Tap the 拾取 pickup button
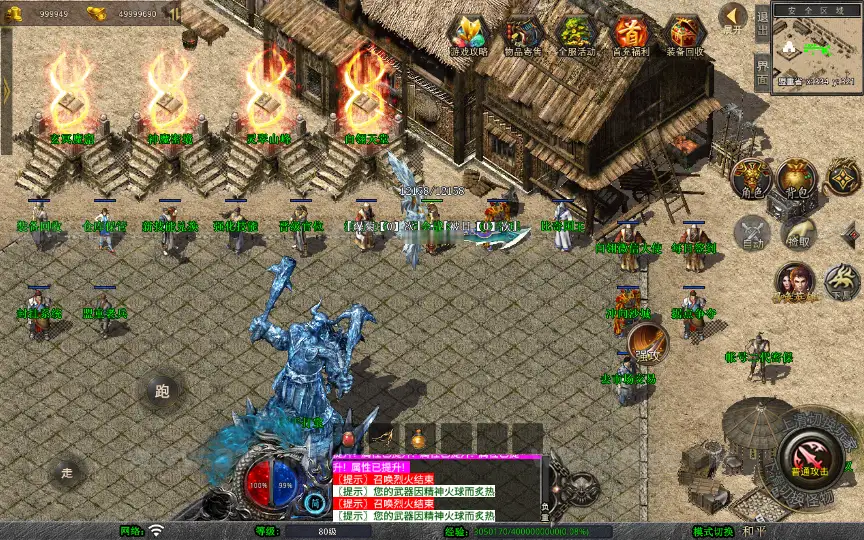864x540 pixels. pyautogui.click(x=797, y=233)
